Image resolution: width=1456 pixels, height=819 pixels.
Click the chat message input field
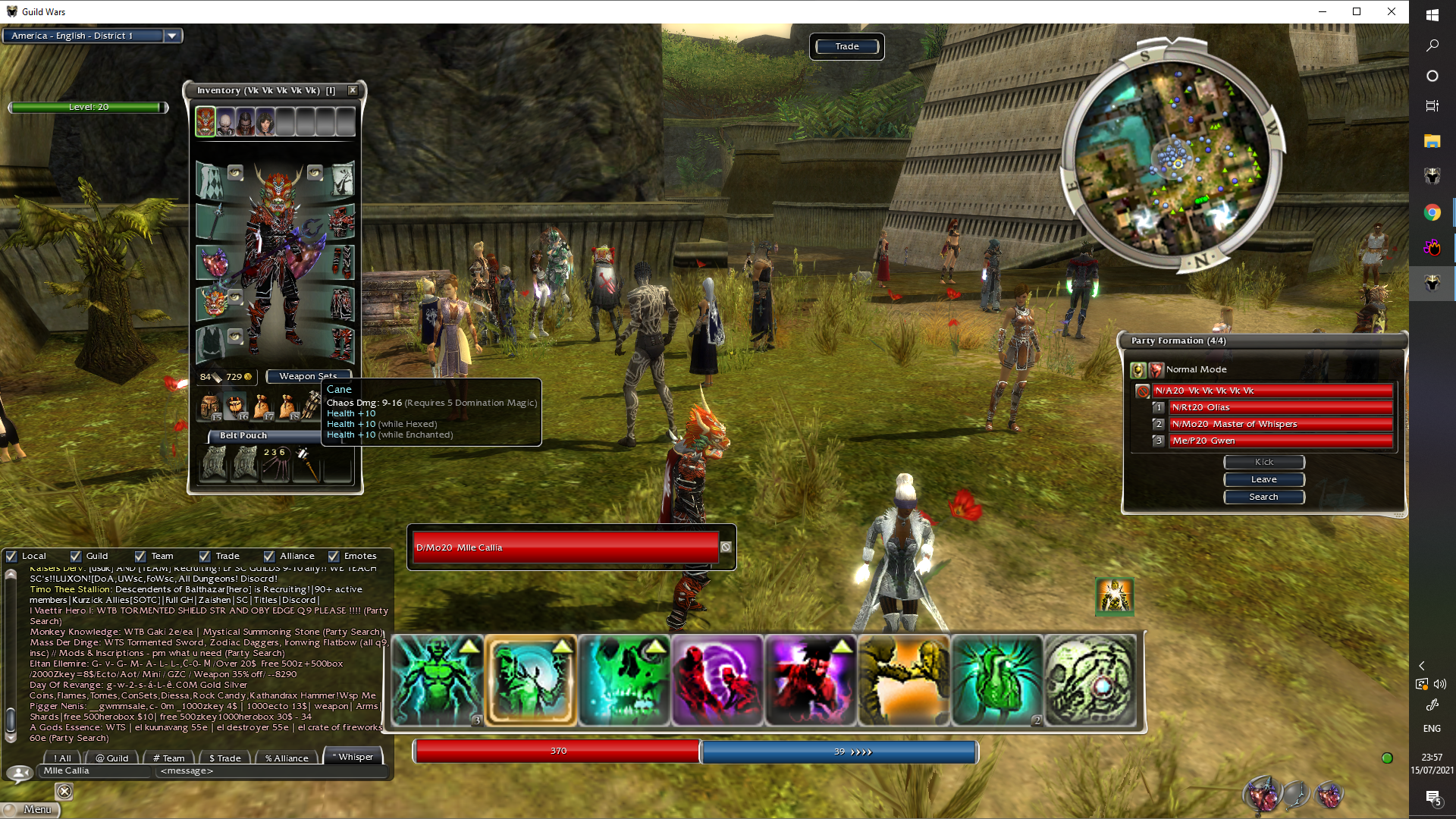pyautogui.click(x=269, y=771)
